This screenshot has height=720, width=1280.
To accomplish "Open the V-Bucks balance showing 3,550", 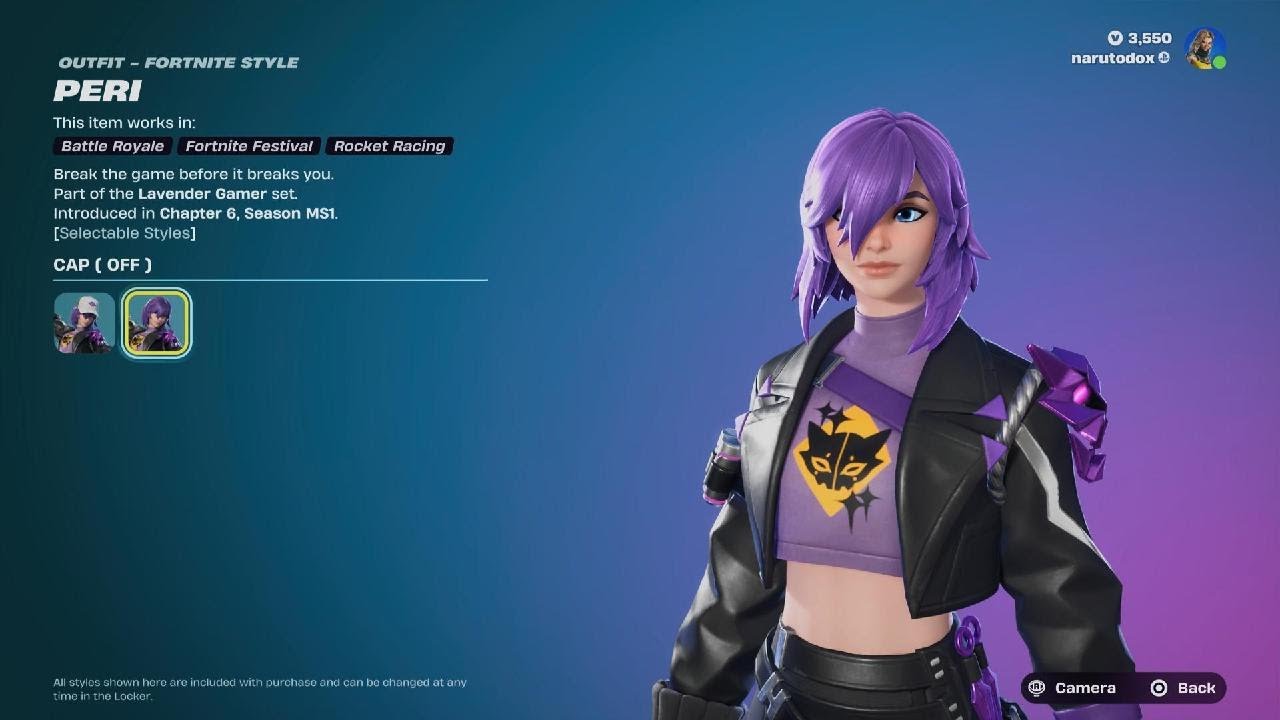I will tap(1138, 38).
